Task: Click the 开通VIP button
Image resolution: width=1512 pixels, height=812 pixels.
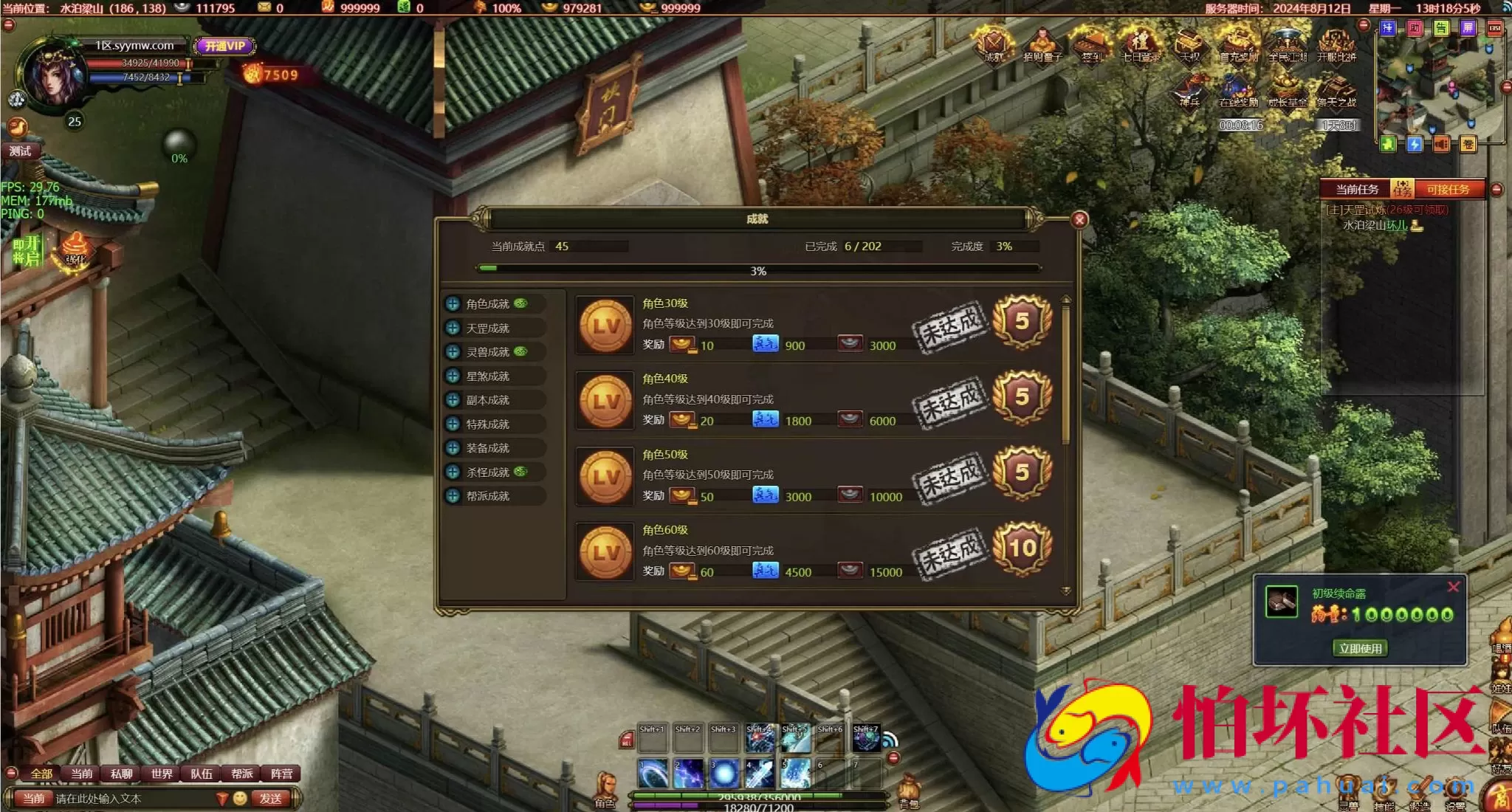Action: point(225,46)
